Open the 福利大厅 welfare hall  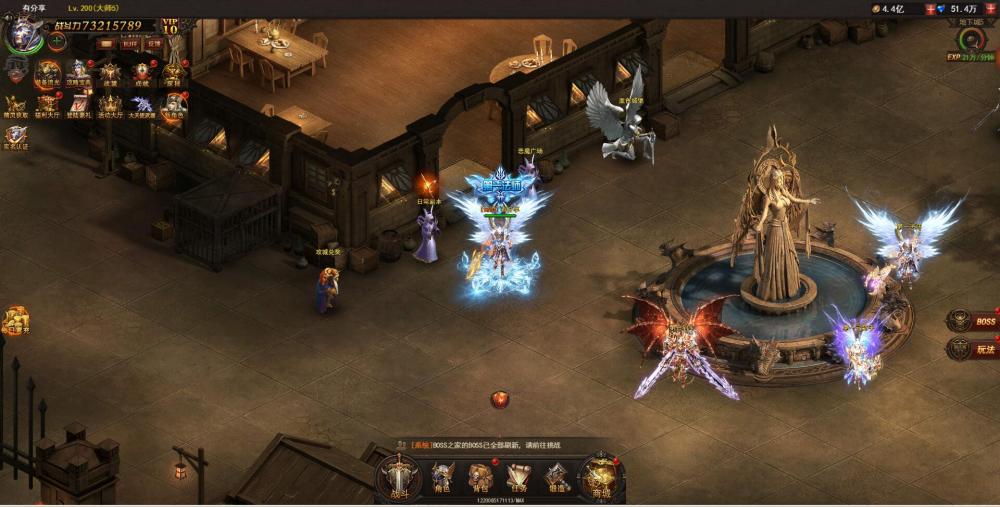tap(47, 104)
